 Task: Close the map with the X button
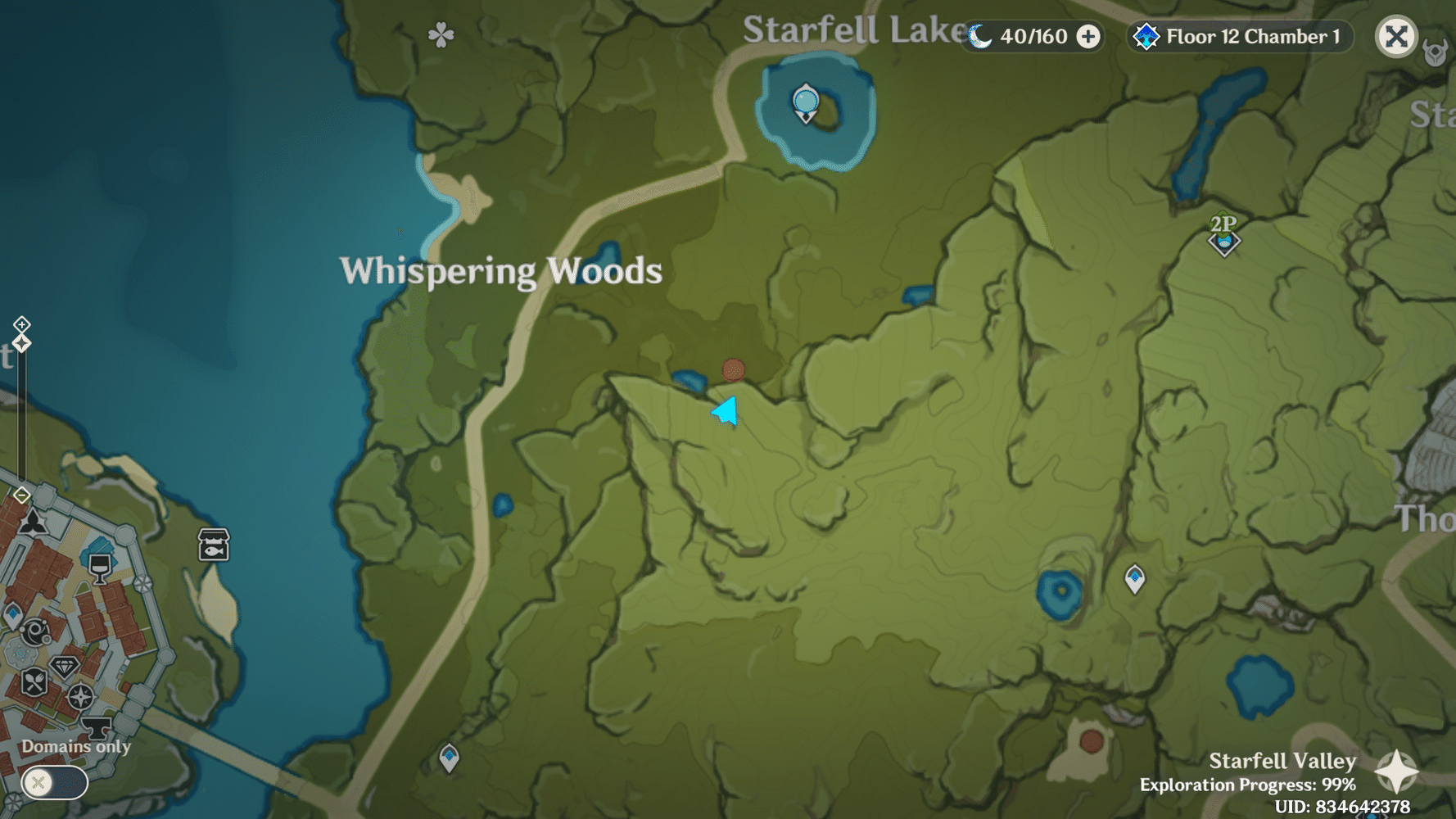[x=1397, y=36]
